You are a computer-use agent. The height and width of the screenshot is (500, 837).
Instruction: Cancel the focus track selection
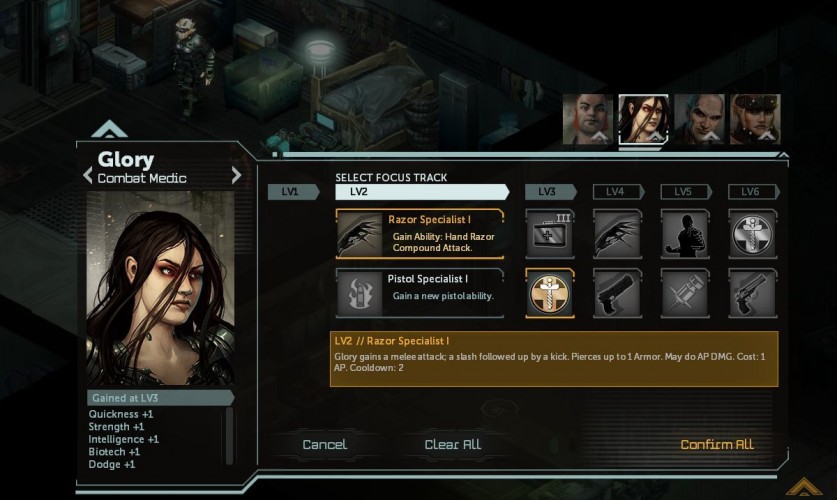point(325,444)
